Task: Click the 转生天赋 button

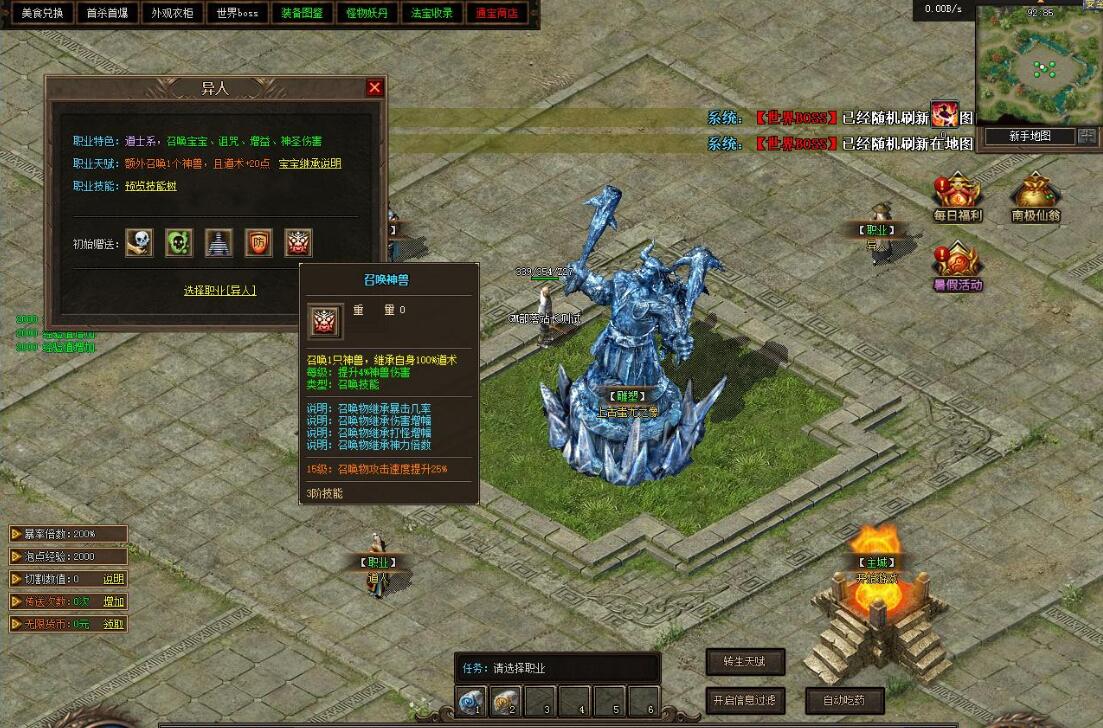Action: 745,662
